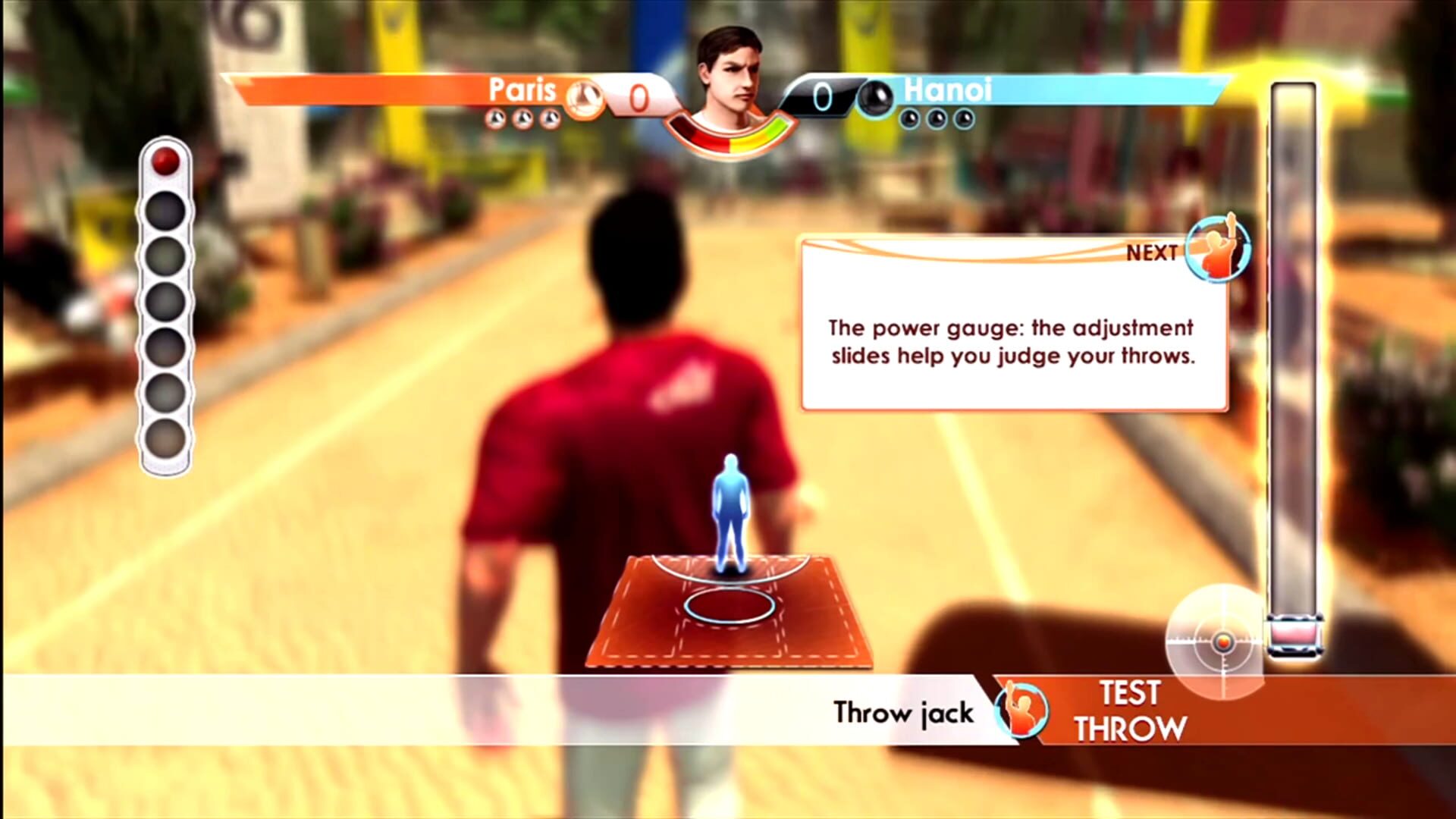1456x819 pixels.
Task: Toggle the red light on the round indicator
Action: (x=165, y=161)
